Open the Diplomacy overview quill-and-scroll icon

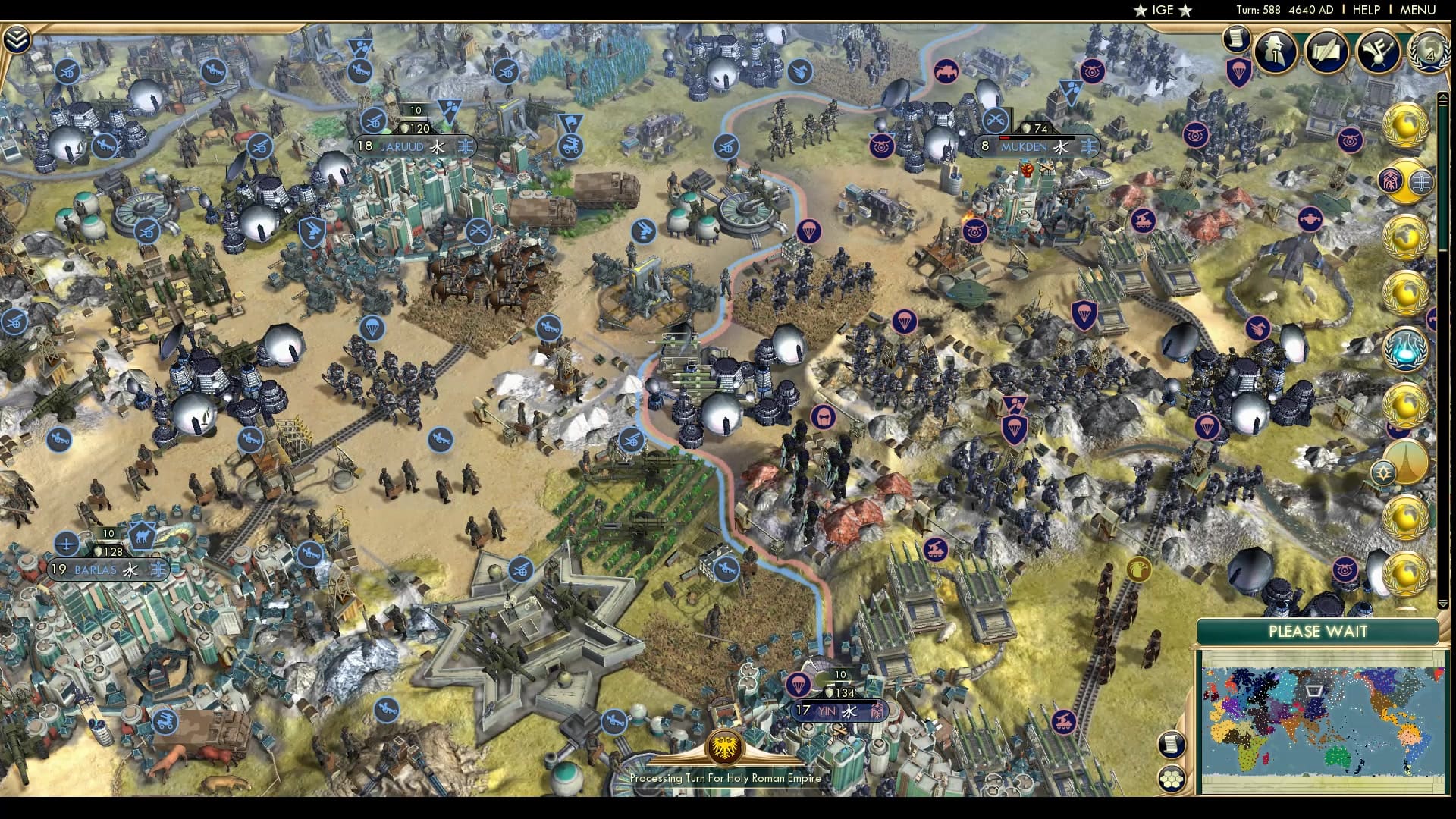(x=1327, y=52)
